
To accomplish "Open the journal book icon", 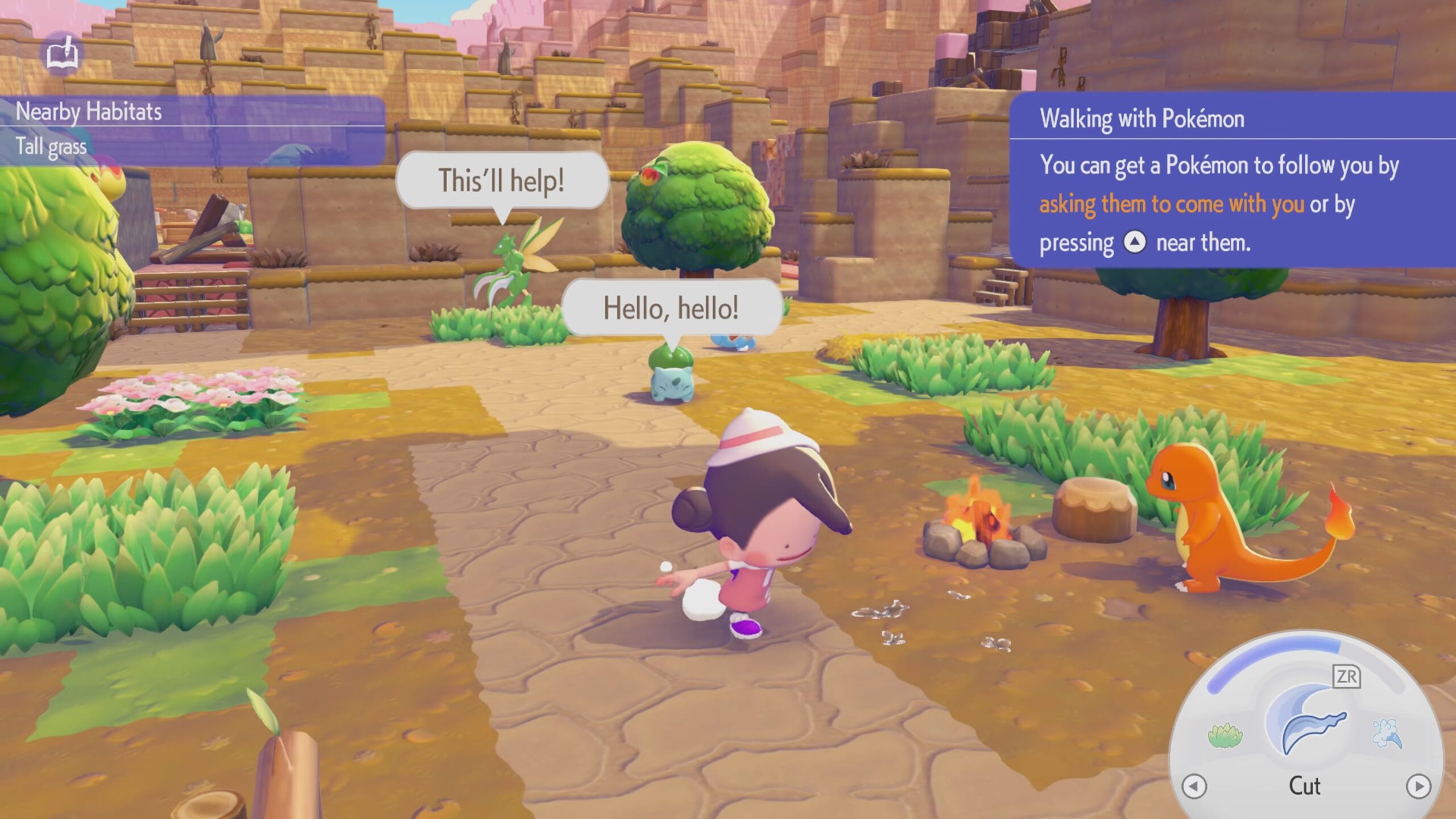I will (63, 54).
